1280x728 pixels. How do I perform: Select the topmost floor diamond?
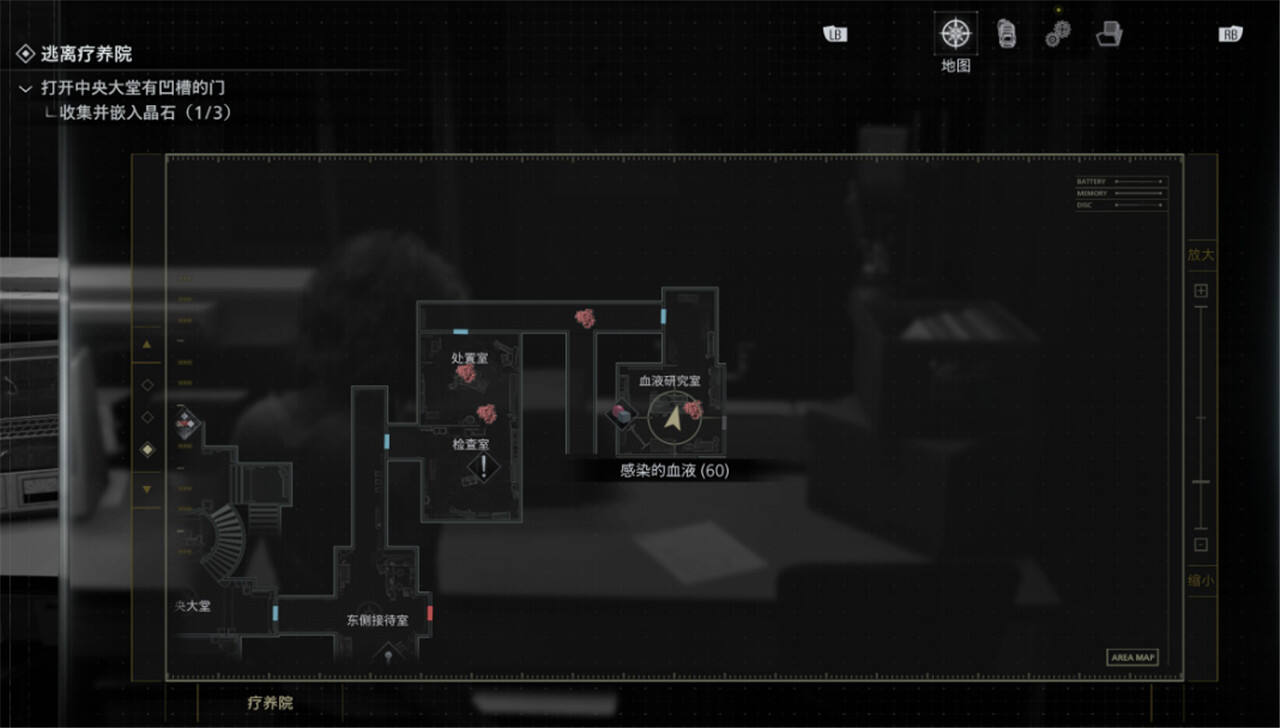(148, 384)
